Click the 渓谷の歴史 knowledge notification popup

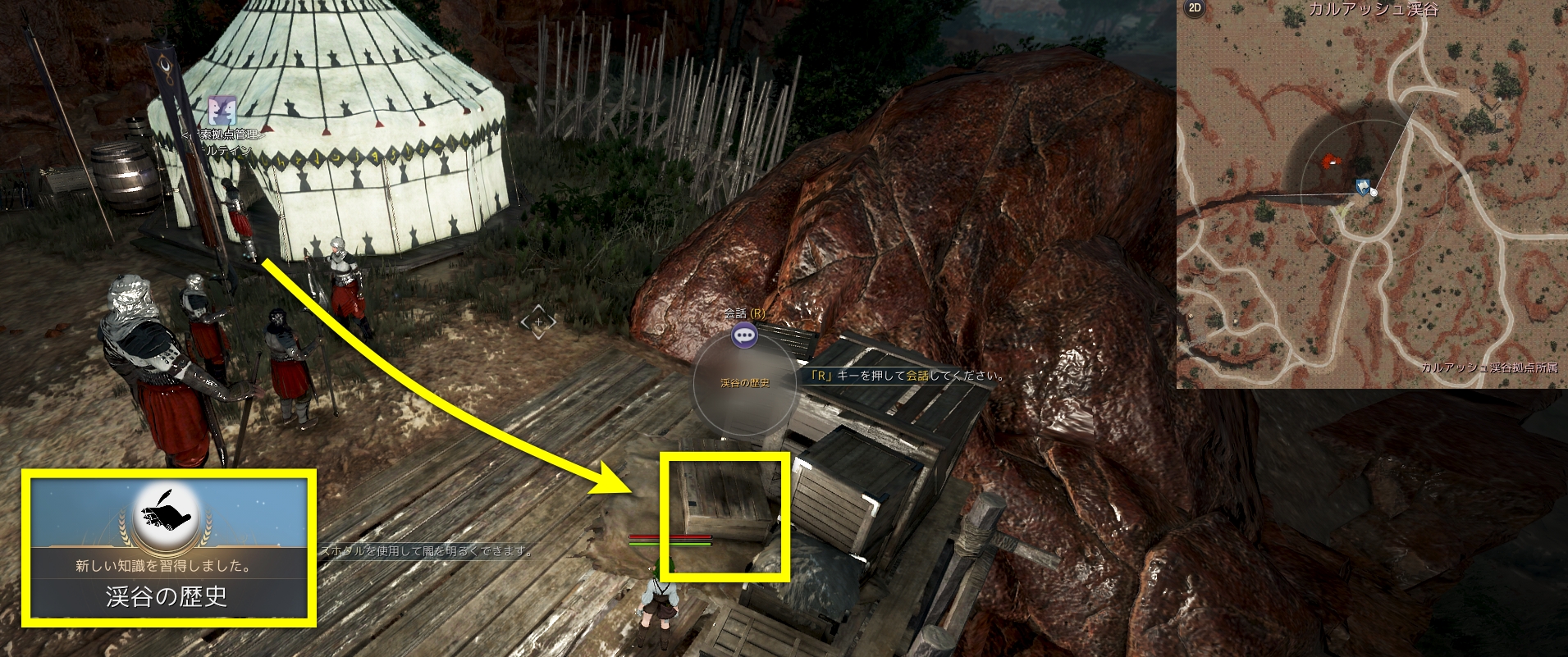click(168, 548)
